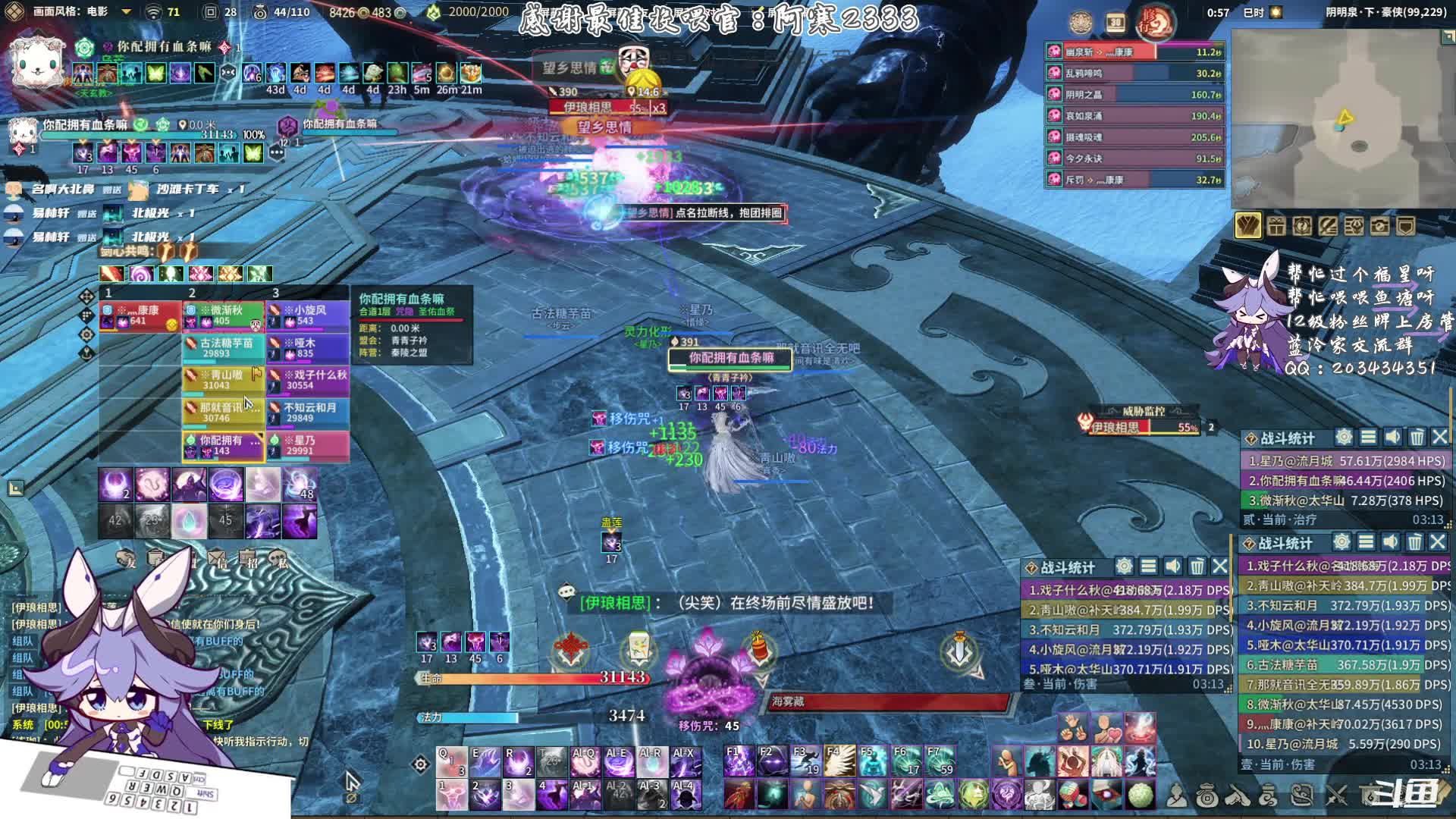Select raid member 微渐秋 in the team frame
Image resolution: width=1456 pixels, height=819 pixels.
224,315
